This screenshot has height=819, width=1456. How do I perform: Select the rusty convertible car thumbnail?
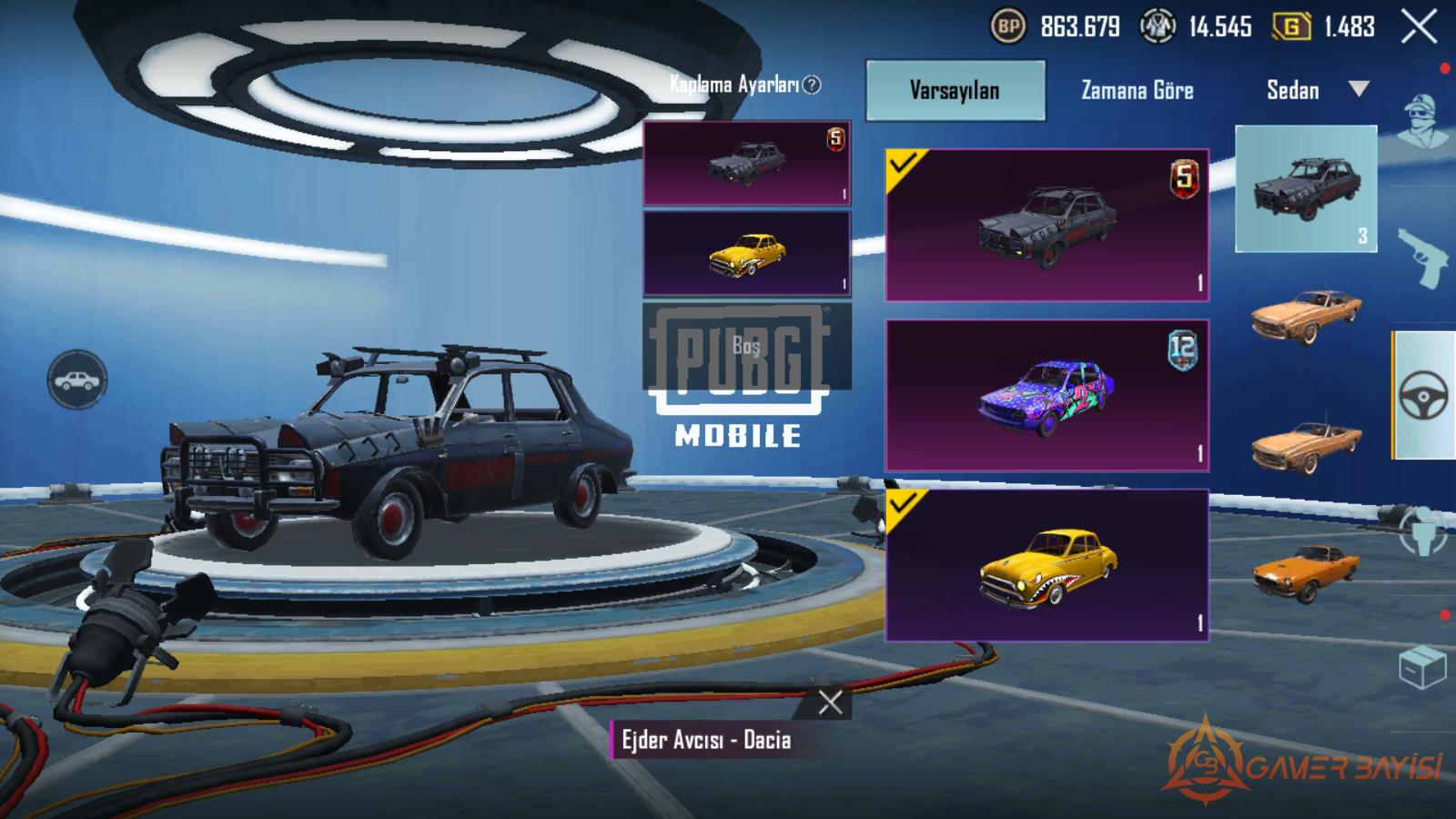(1306, 444)
